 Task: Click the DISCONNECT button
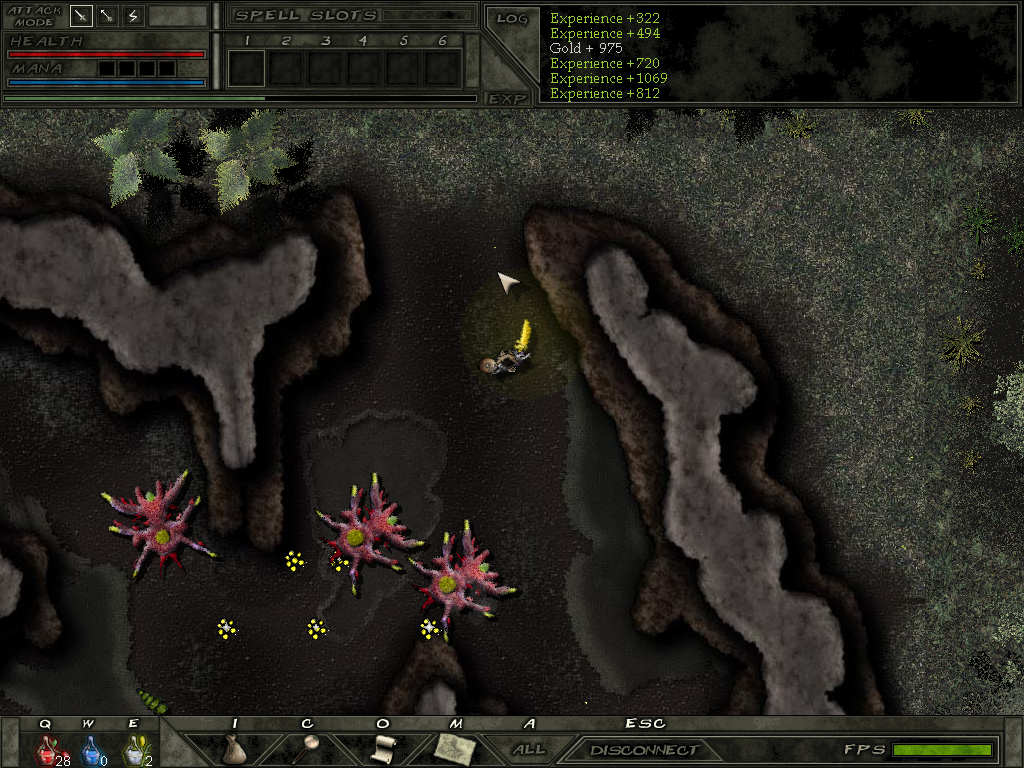[x=643, y=750]
